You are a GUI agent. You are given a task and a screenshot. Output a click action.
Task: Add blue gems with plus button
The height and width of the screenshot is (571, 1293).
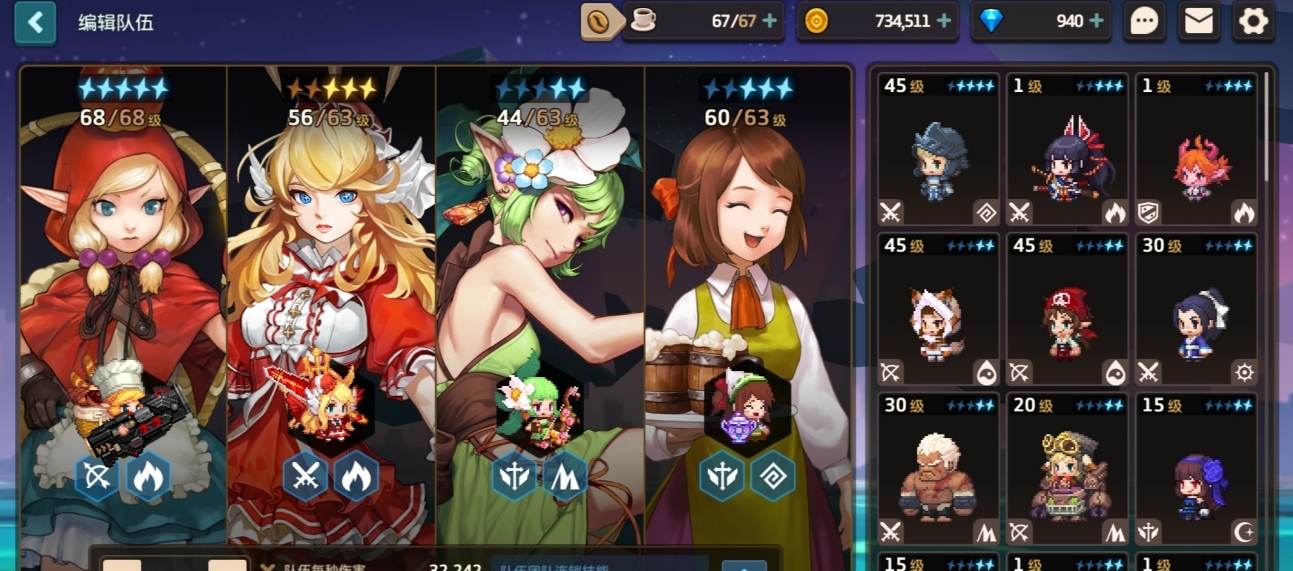pos(1096,21)
